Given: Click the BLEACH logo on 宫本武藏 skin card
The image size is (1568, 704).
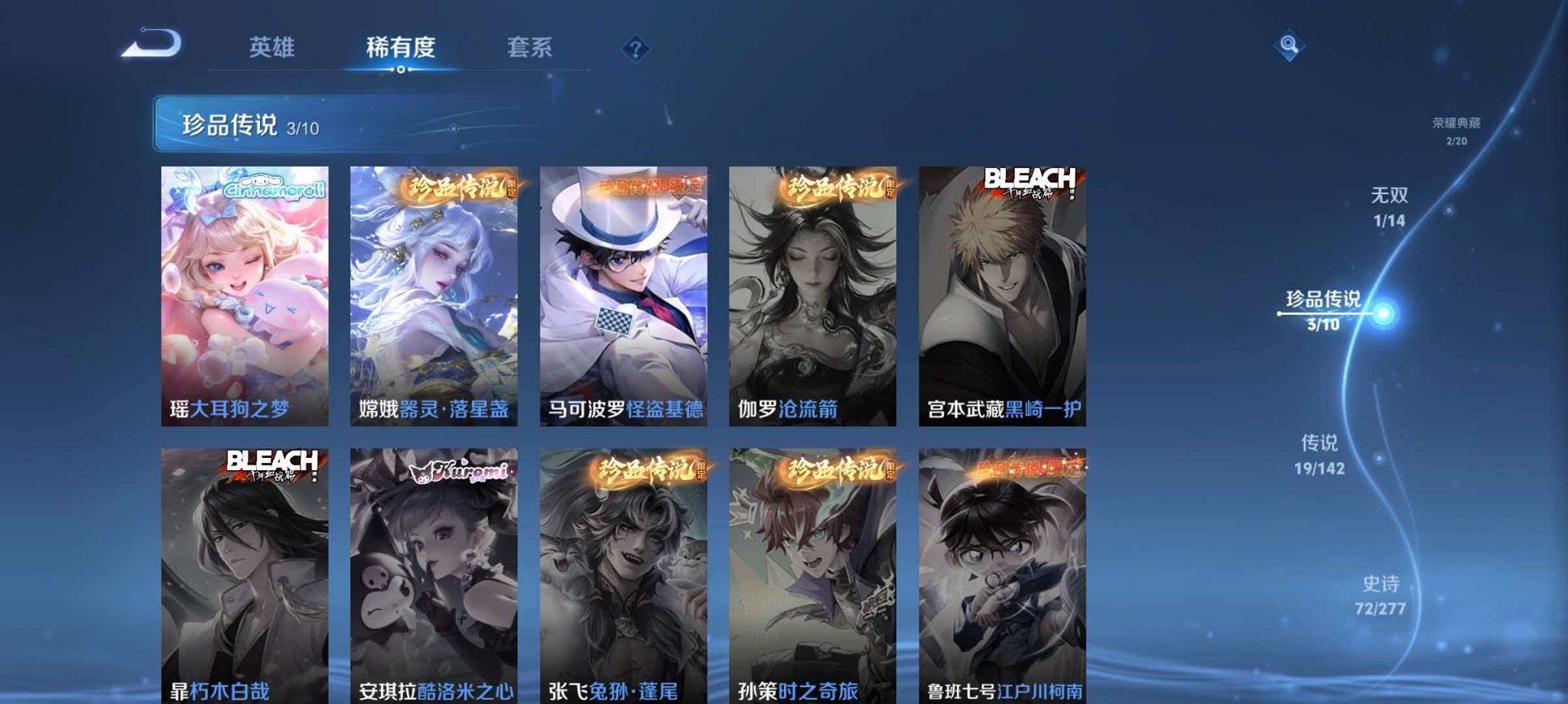Looking at the screenshot, I should 1031,181.
